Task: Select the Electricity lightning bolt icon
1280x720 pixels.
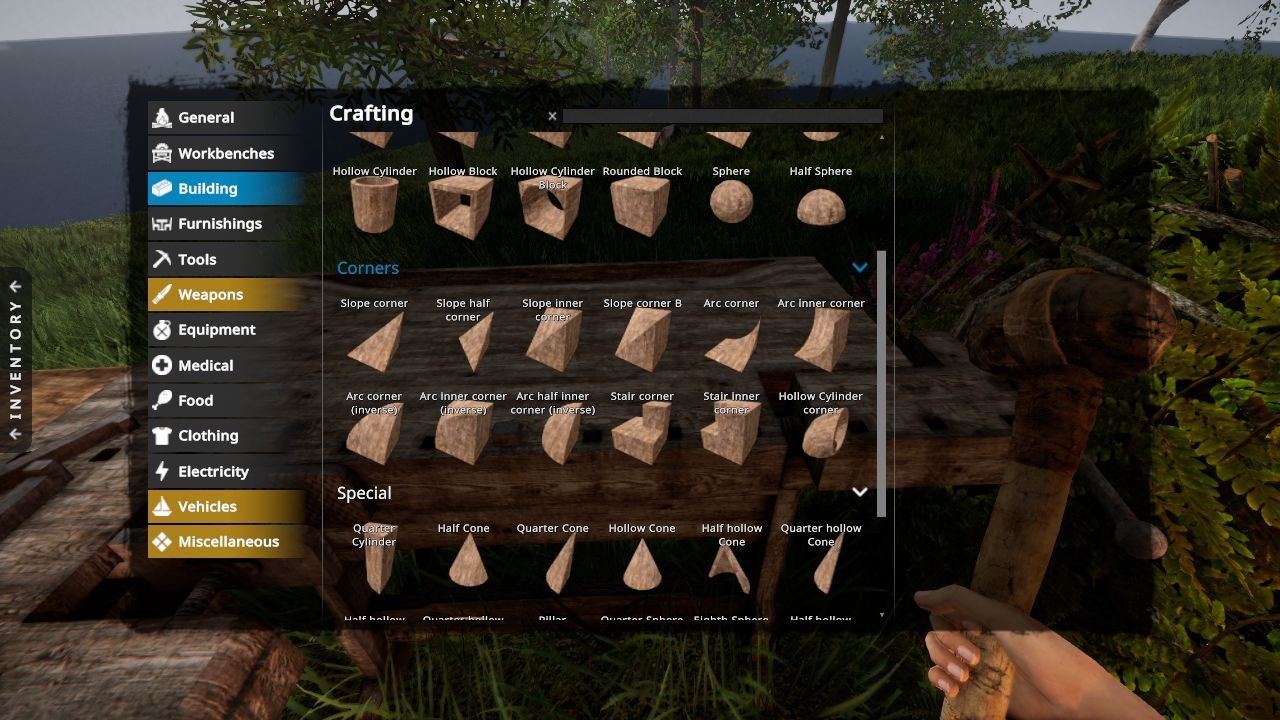Action: coord(162,471)
